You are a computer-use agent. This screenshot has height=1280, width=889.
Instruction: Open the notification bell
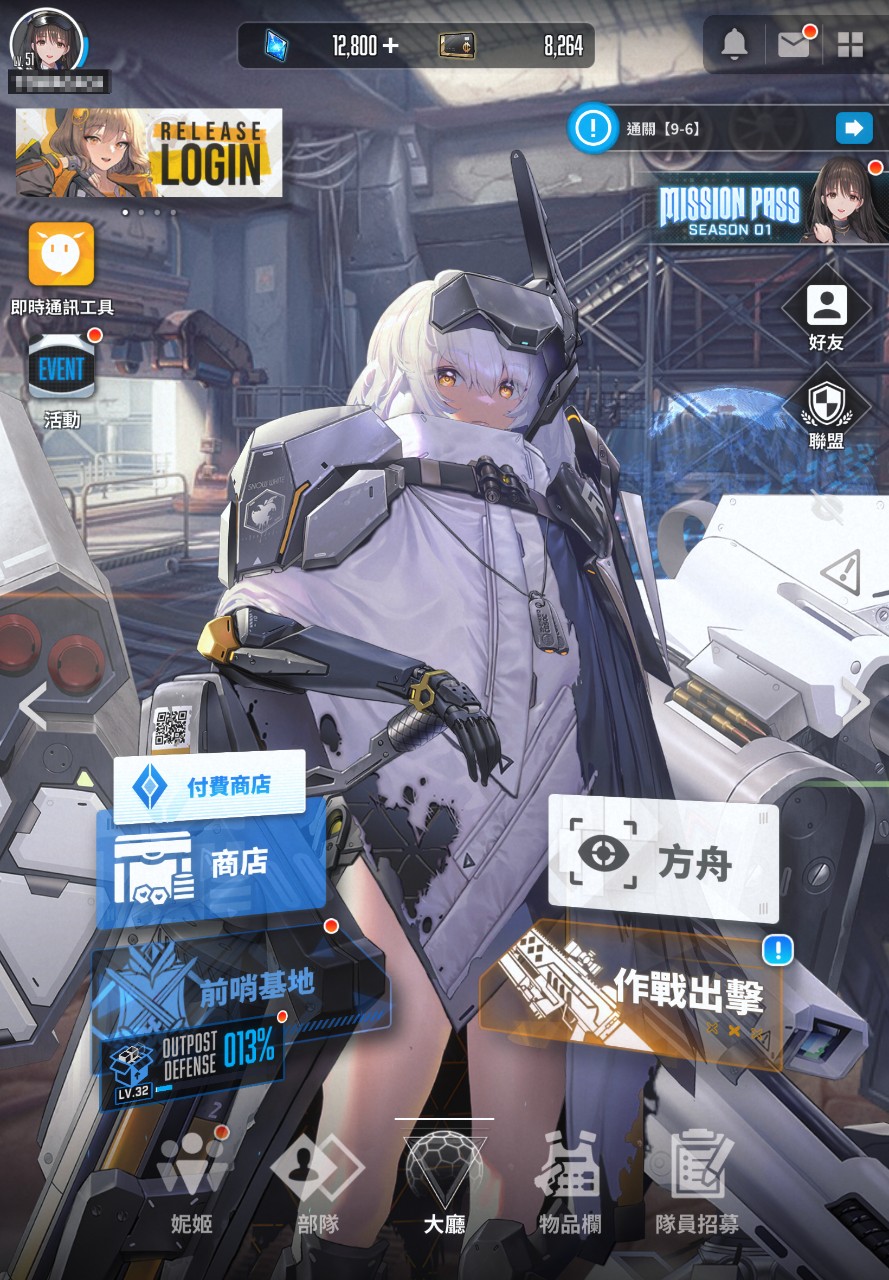coord(735,44)
